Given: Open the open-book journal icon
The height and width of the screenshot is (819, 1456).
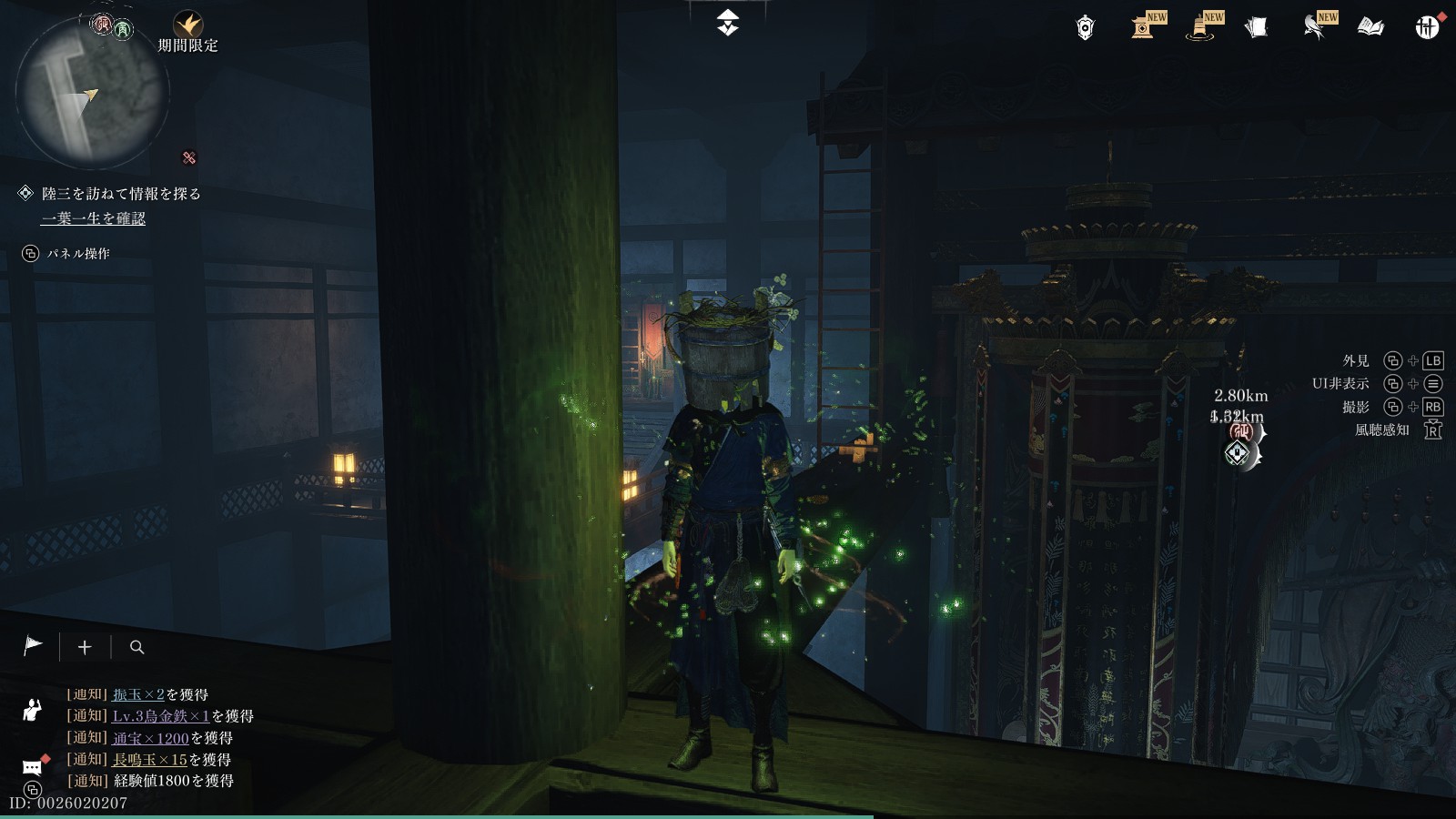Looking at the screenshot, I should click(x=1370, y=28).
